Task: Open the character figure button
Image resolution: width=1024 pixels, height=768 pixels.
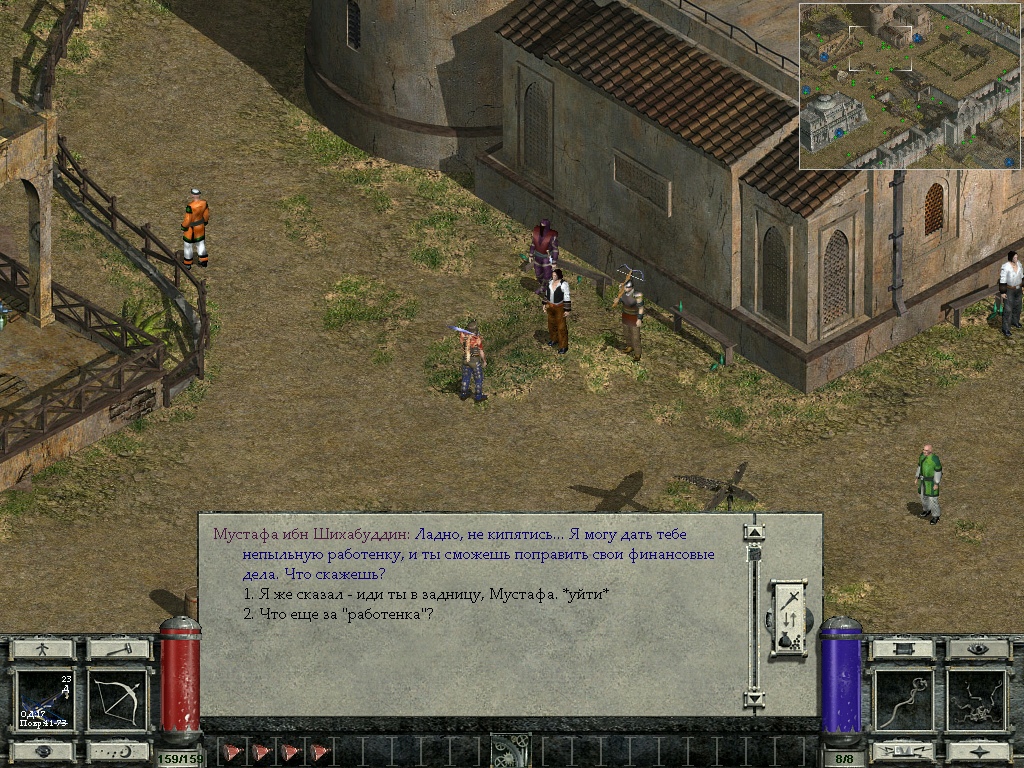Action: [43, 649]
